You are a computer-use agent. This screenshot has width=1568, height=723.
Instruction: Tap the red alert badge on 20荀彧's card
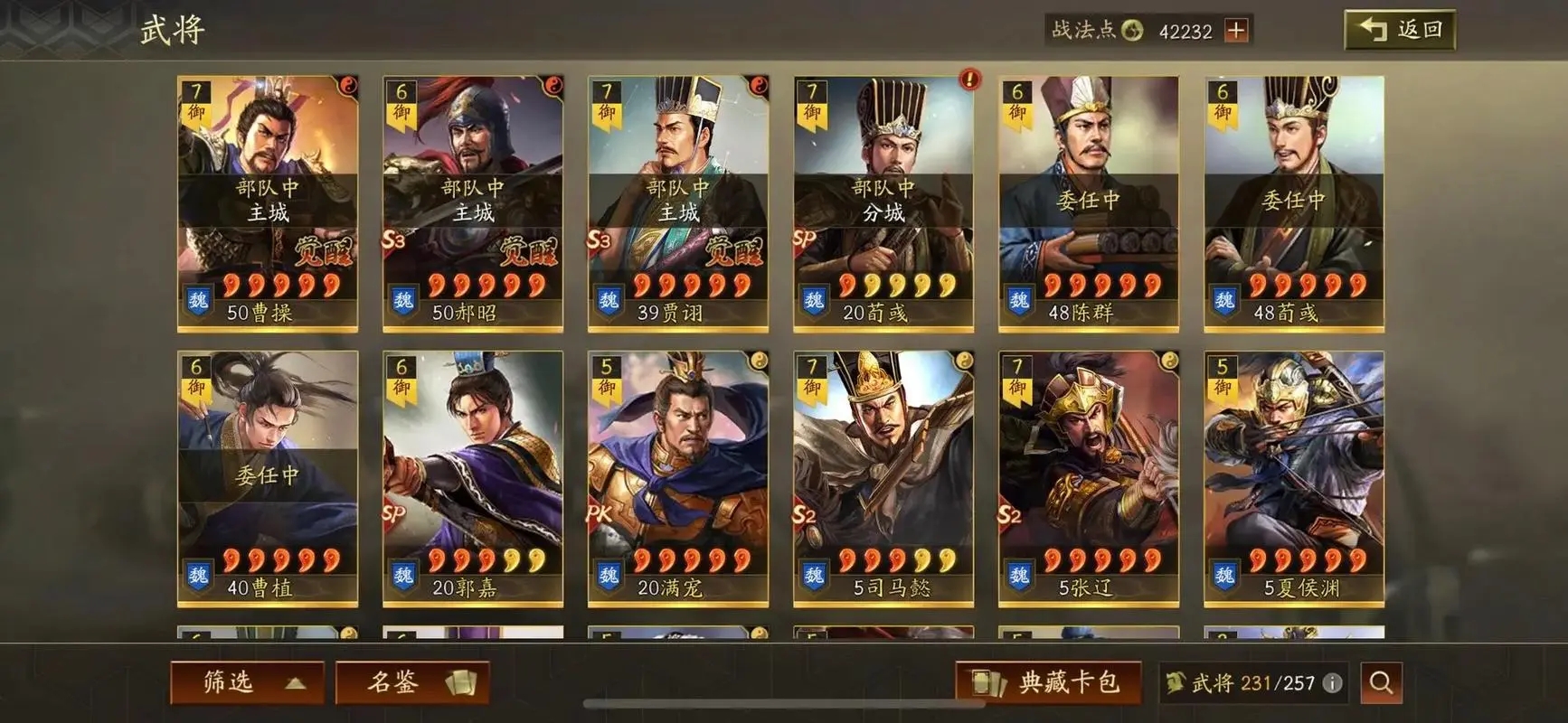coord(970,80)
